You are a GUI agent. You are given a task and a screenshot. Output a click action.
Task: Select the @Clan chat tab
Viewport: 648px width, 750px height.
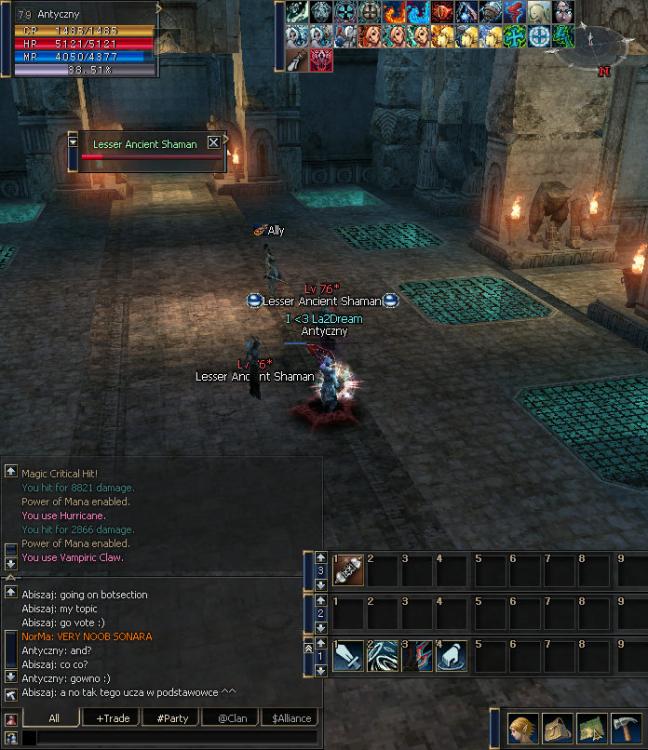231,718
